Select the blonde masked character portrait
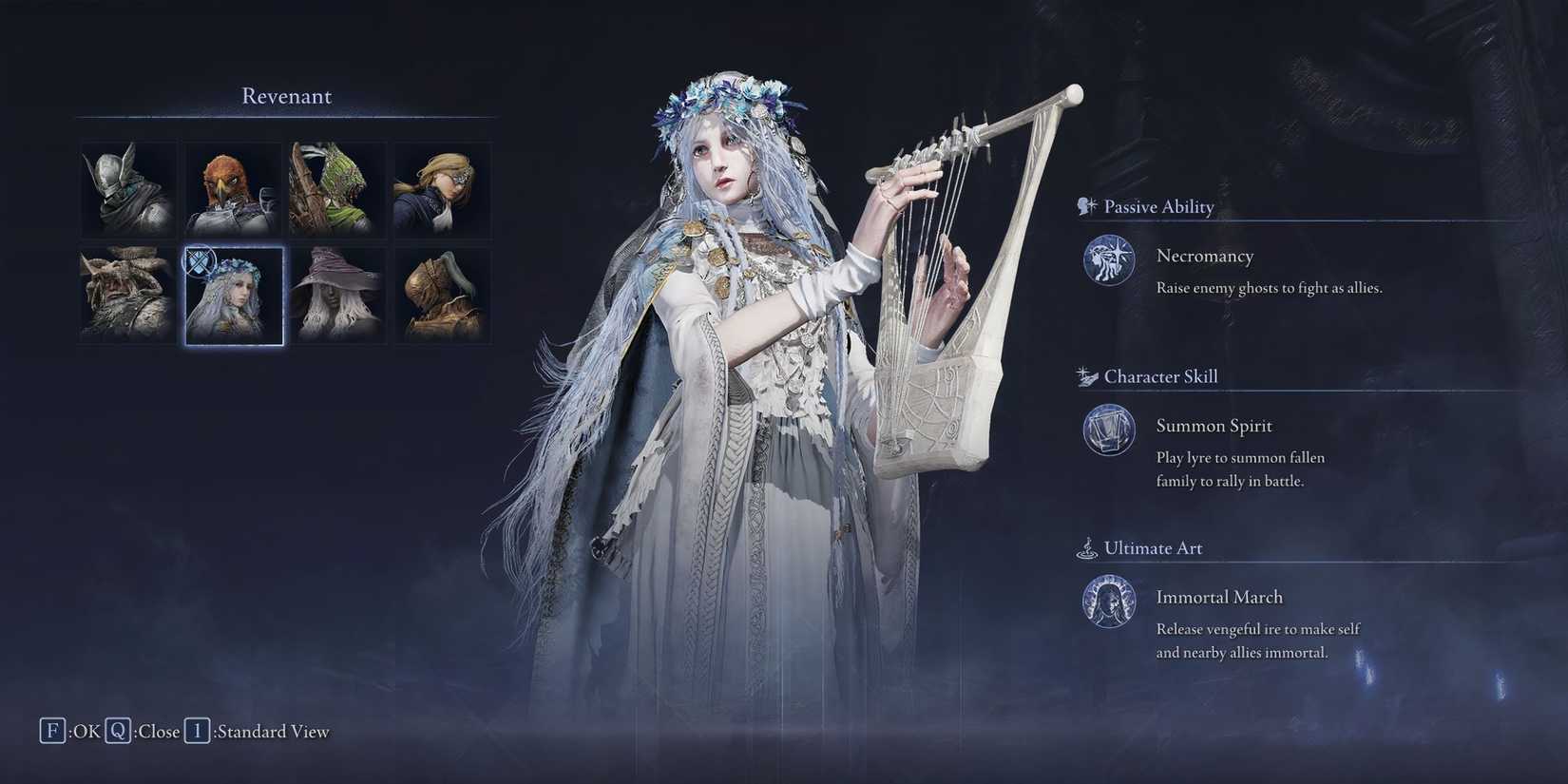Image resolution: width=1568 pixels, height=784 pixels. point(442,189)
